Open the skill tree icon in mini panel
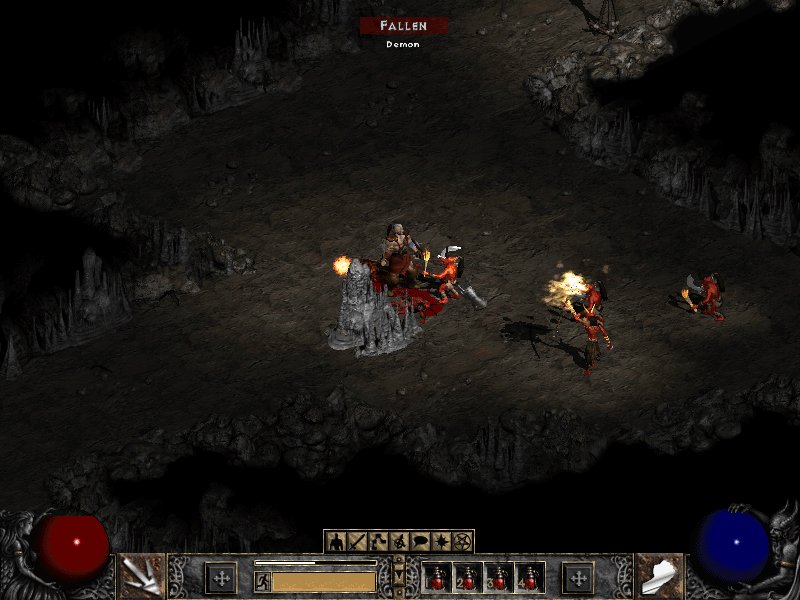Image resolution: width=800 pixels, height=600 pixels. click(377, 542)
